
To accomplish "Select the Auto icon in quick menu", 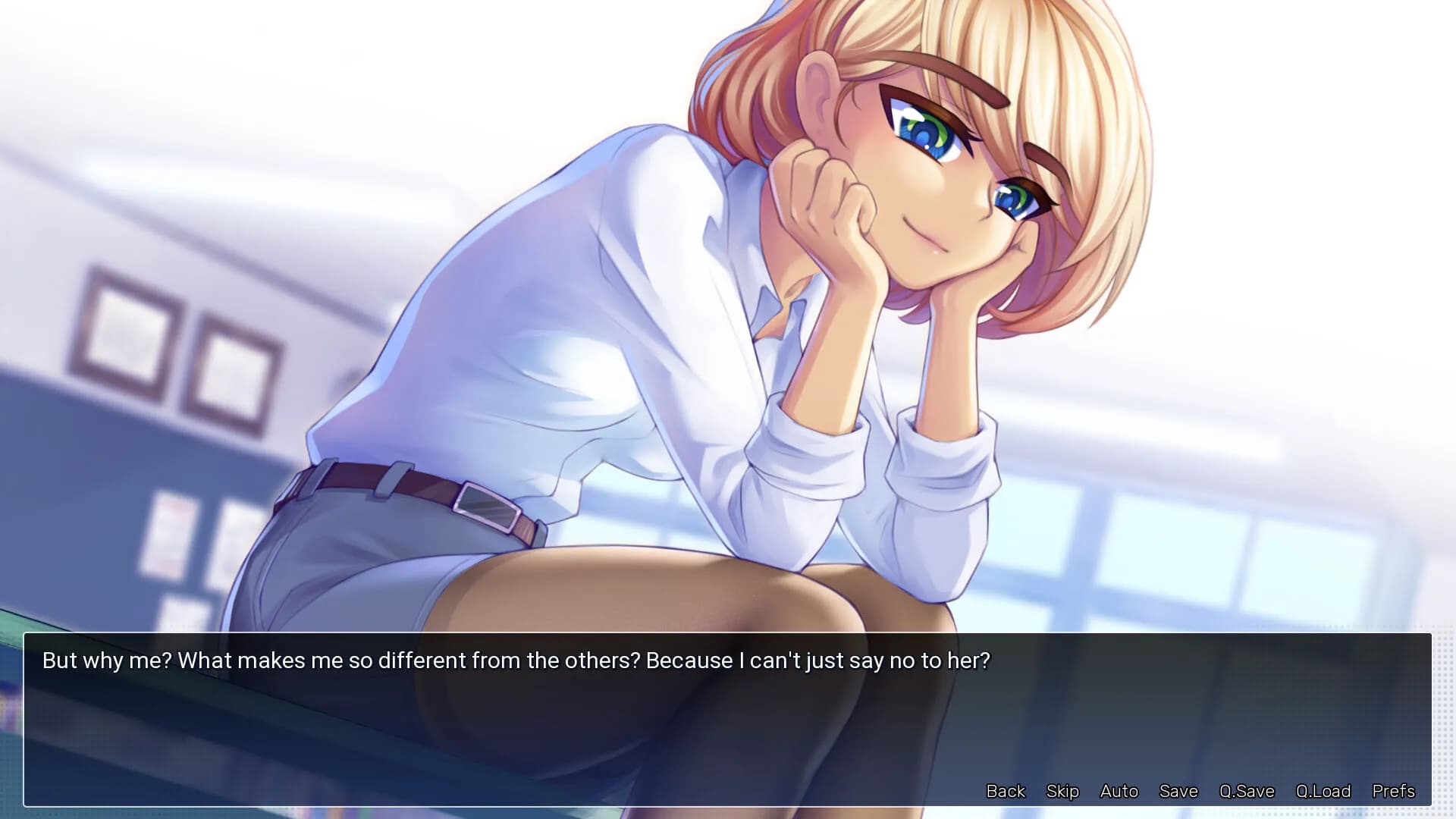I will pyautogui.click(x=1119, y=791).
